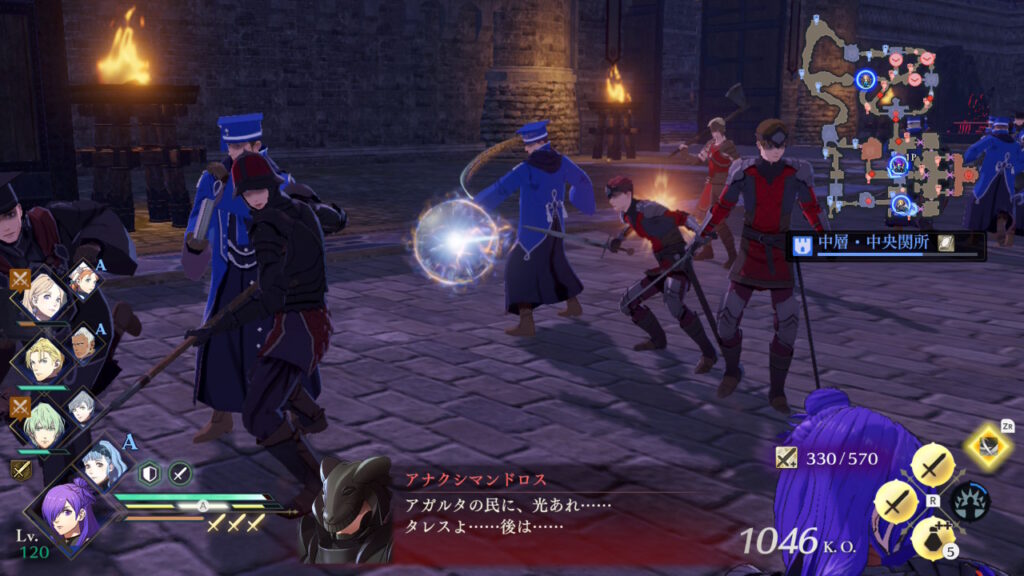Select the 中層・中央関所 stronghold banner
This screenshot has height=576, width=1024.
click(885, 245)
